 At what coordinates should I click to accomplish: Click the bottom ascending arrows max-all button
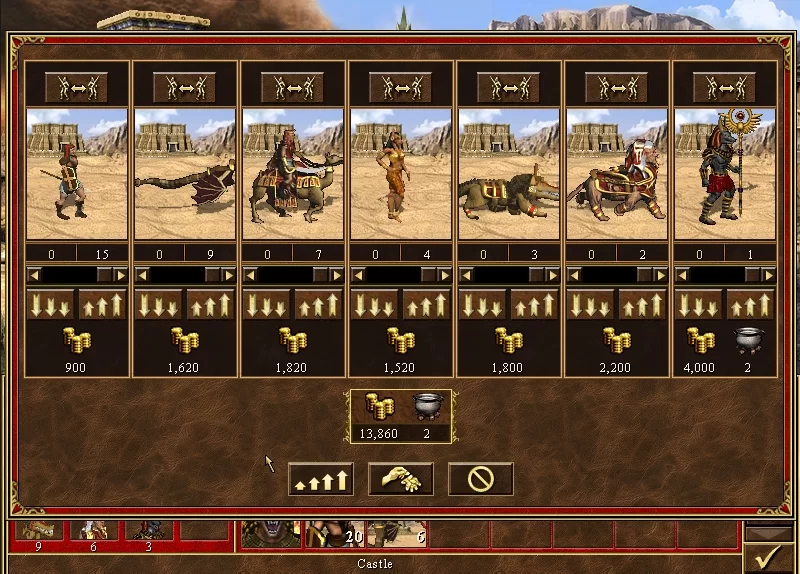click(x=321, y=480)
